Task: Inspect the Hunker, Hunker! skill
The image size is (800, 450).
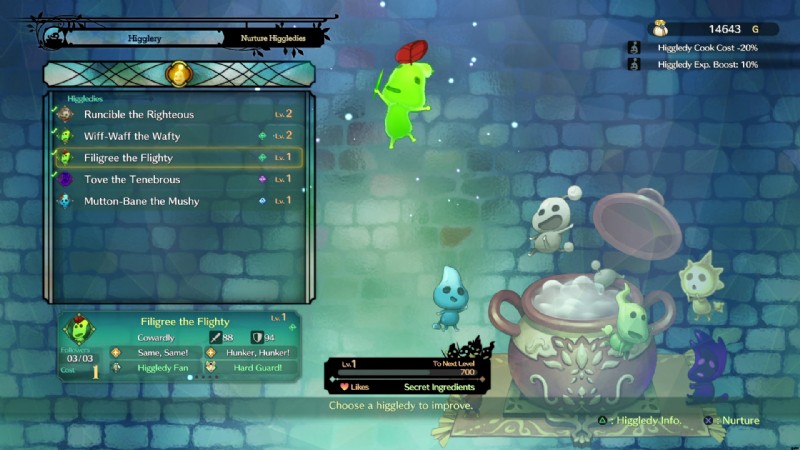Action: tap(253, 353)
